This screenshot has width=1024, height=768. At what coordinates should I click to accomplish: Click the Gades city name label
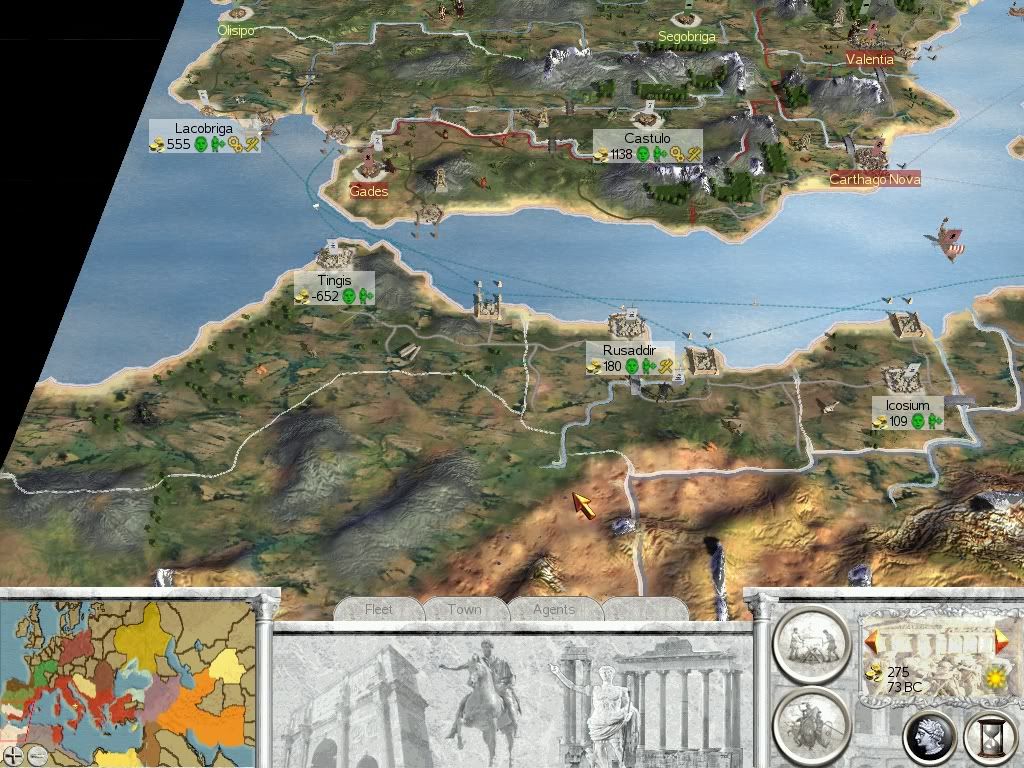369,191
